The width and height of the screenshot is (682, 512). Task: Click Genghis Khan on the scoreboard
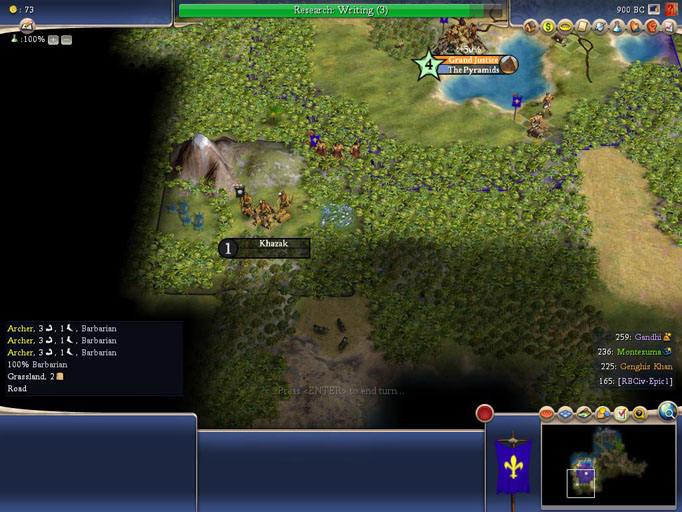tap(650, 367)
